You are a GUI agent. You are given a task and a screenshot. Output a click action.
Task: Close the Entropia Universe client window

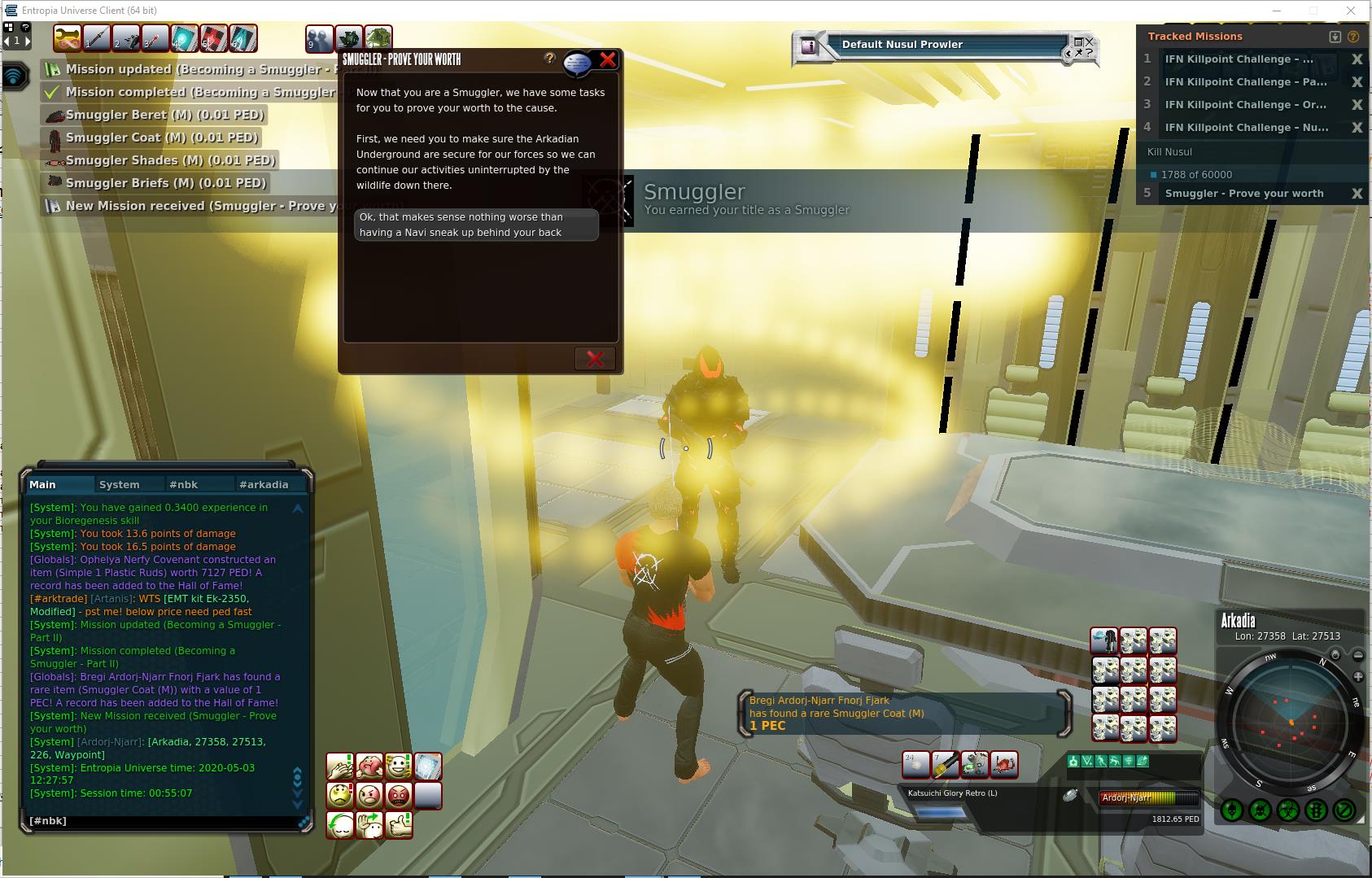[x=1352, y=11]
